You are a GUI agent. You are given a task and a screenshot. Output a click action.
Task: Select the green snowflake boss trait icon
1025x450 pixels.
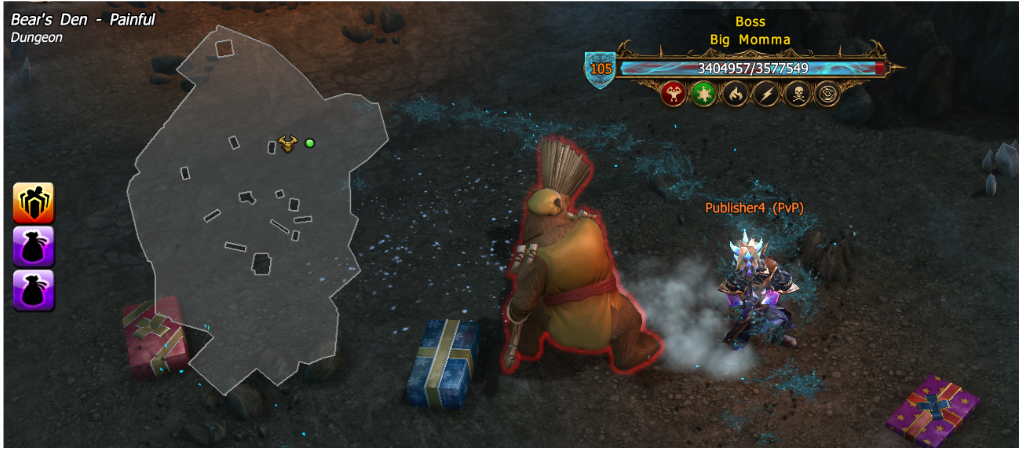point(705,95)
